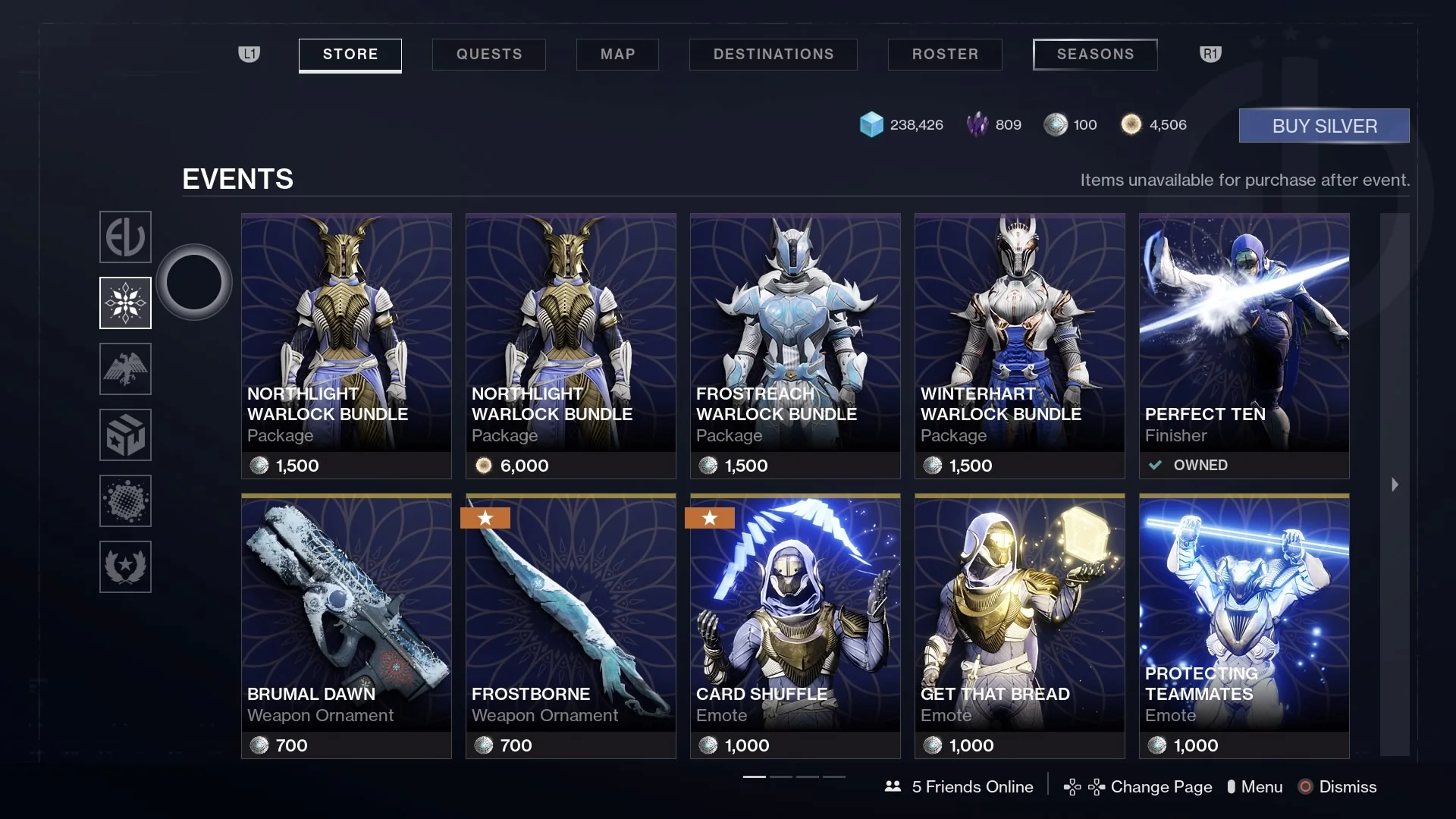Image resolution: width=1456 pixels, height=819 pixels.
Task: Select the Get That Bread emote
Action: 1019,626
